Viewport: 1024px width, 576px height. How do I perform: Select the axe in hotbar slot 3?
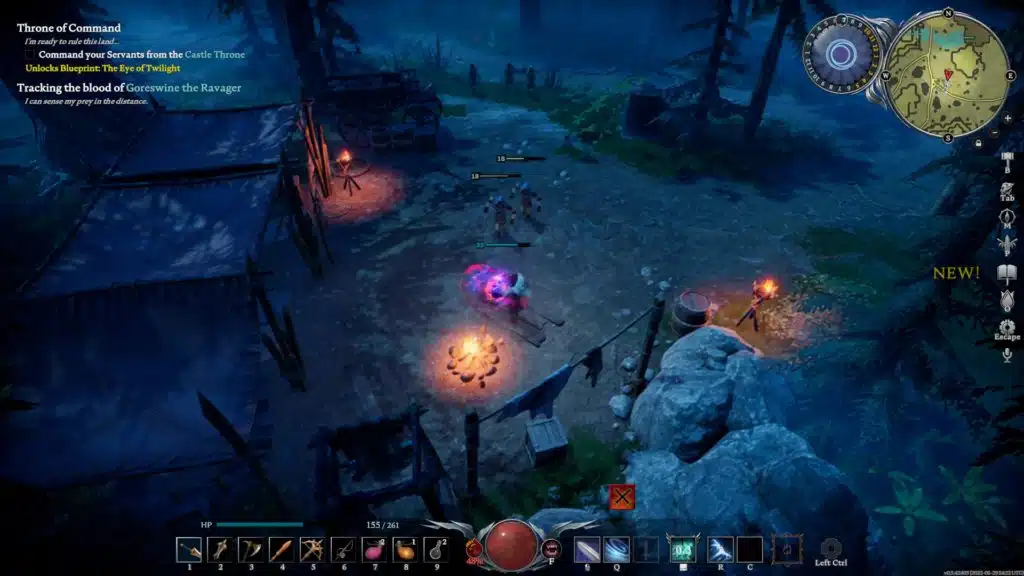(251, 549)
